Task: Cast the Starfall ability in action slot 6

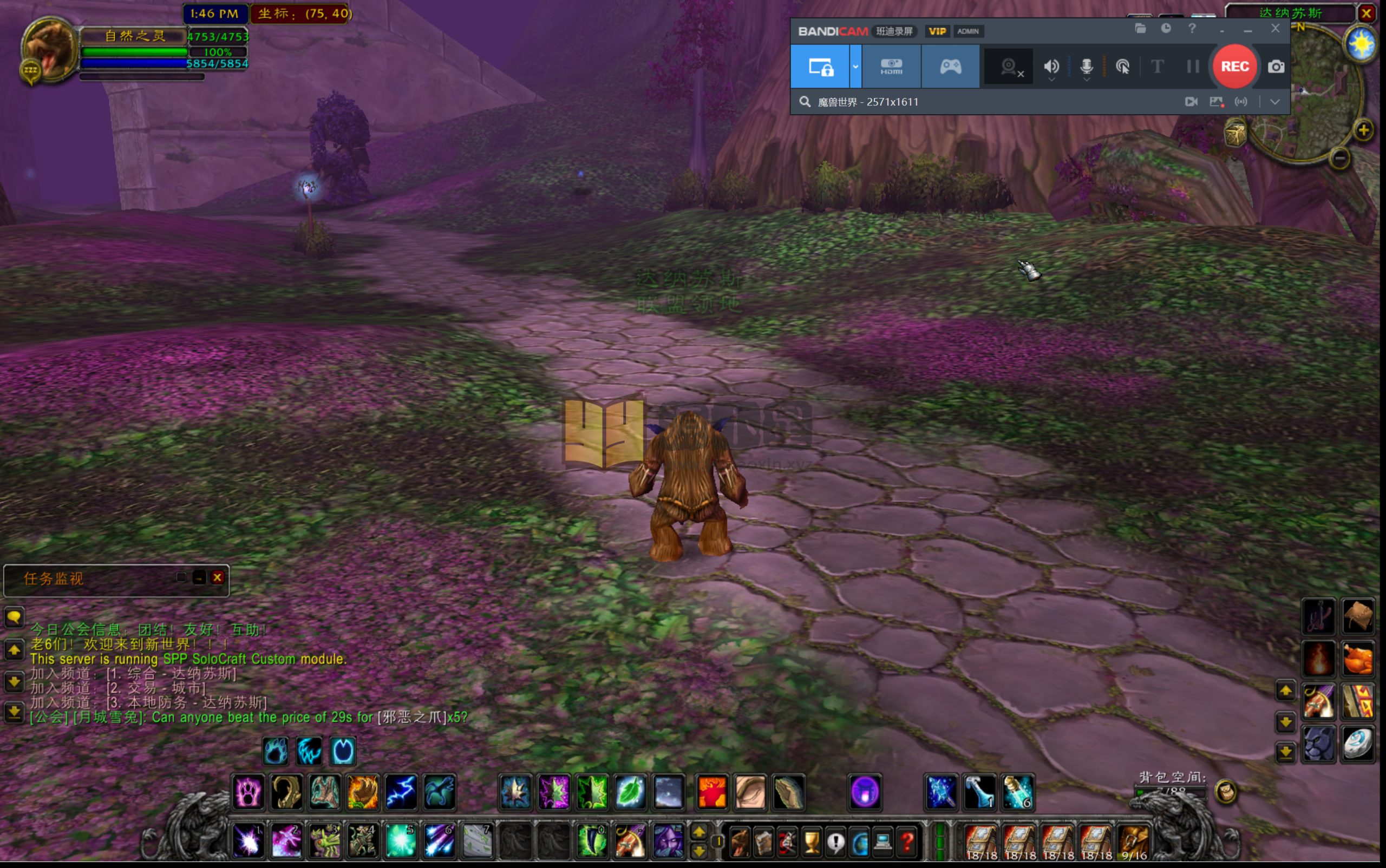Action: 439,841
